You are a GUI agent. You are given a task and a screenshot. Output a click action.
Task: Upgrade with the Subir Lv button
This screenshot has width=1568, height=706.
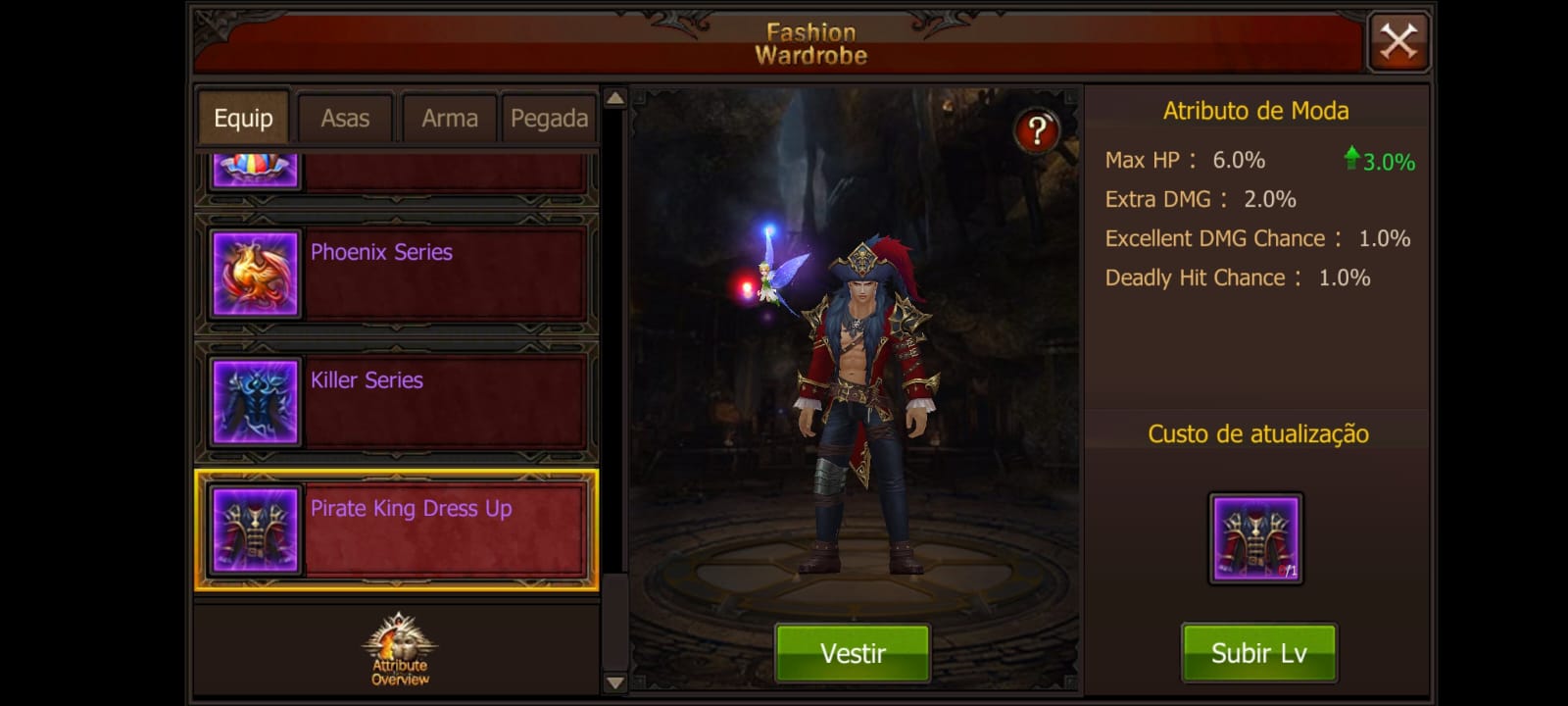click(x=1258, y=653)
